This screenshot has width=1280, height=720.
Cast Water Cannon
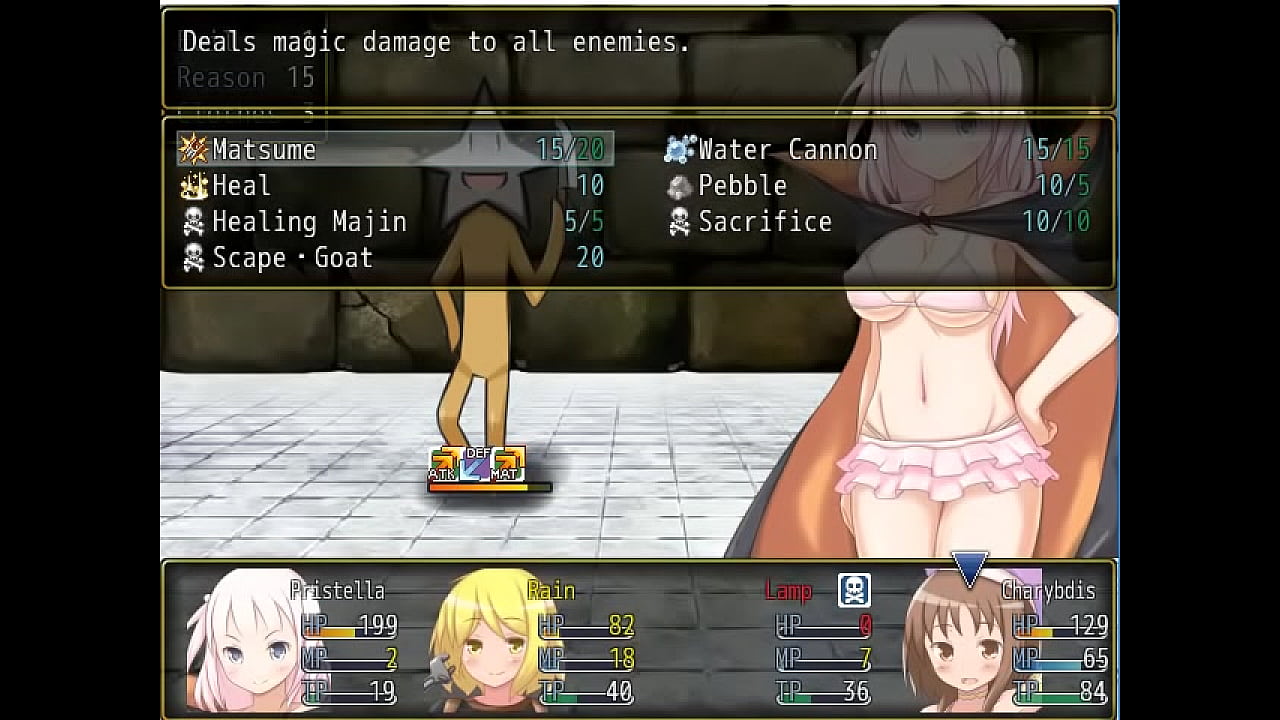click(x=878, y=150)
